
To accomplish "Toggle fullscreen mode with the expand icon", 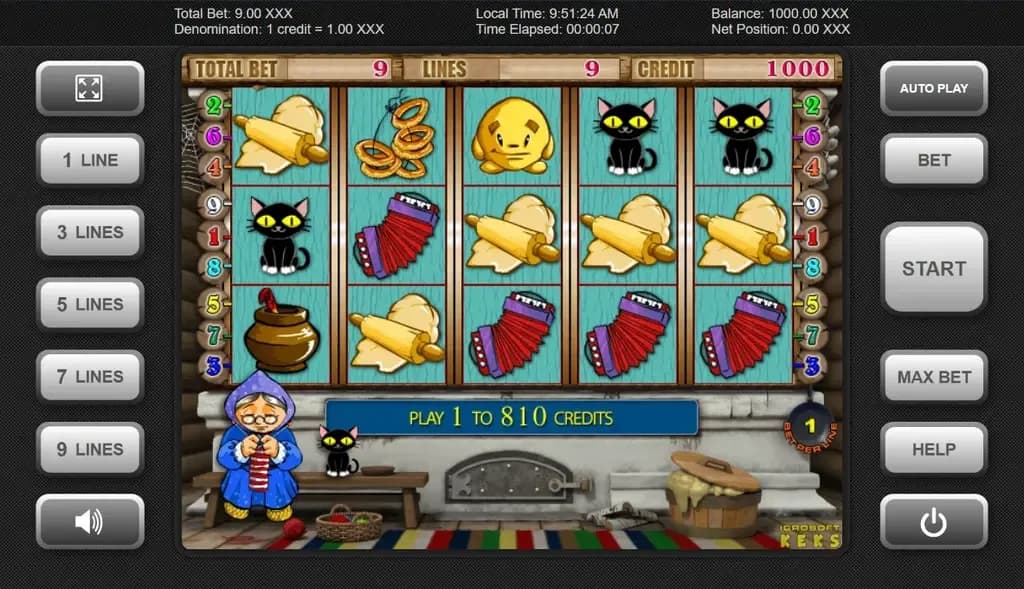I will 90,88.
